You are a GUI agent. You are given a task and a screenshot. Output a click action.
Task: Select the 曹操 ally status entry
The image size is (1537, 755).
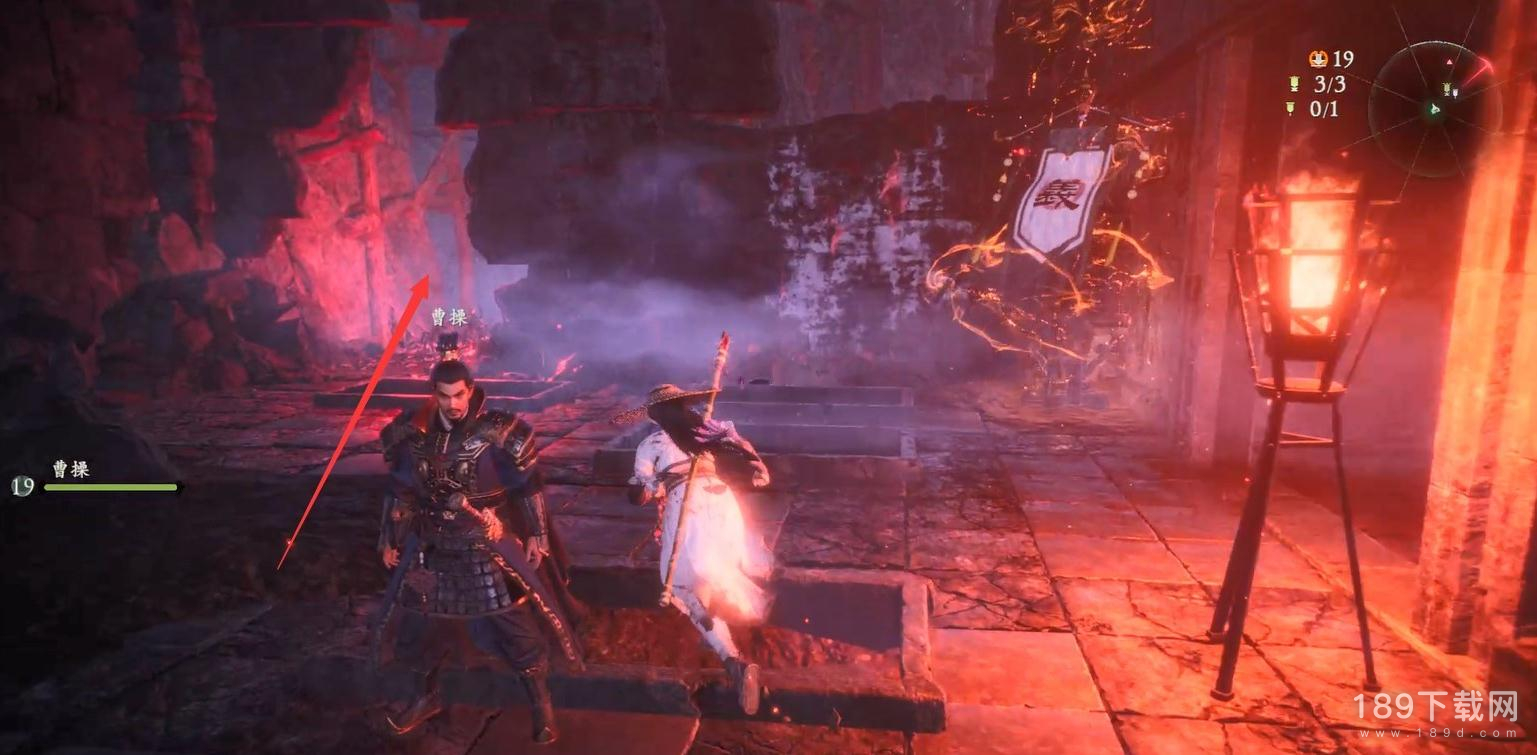coord(95,478)
